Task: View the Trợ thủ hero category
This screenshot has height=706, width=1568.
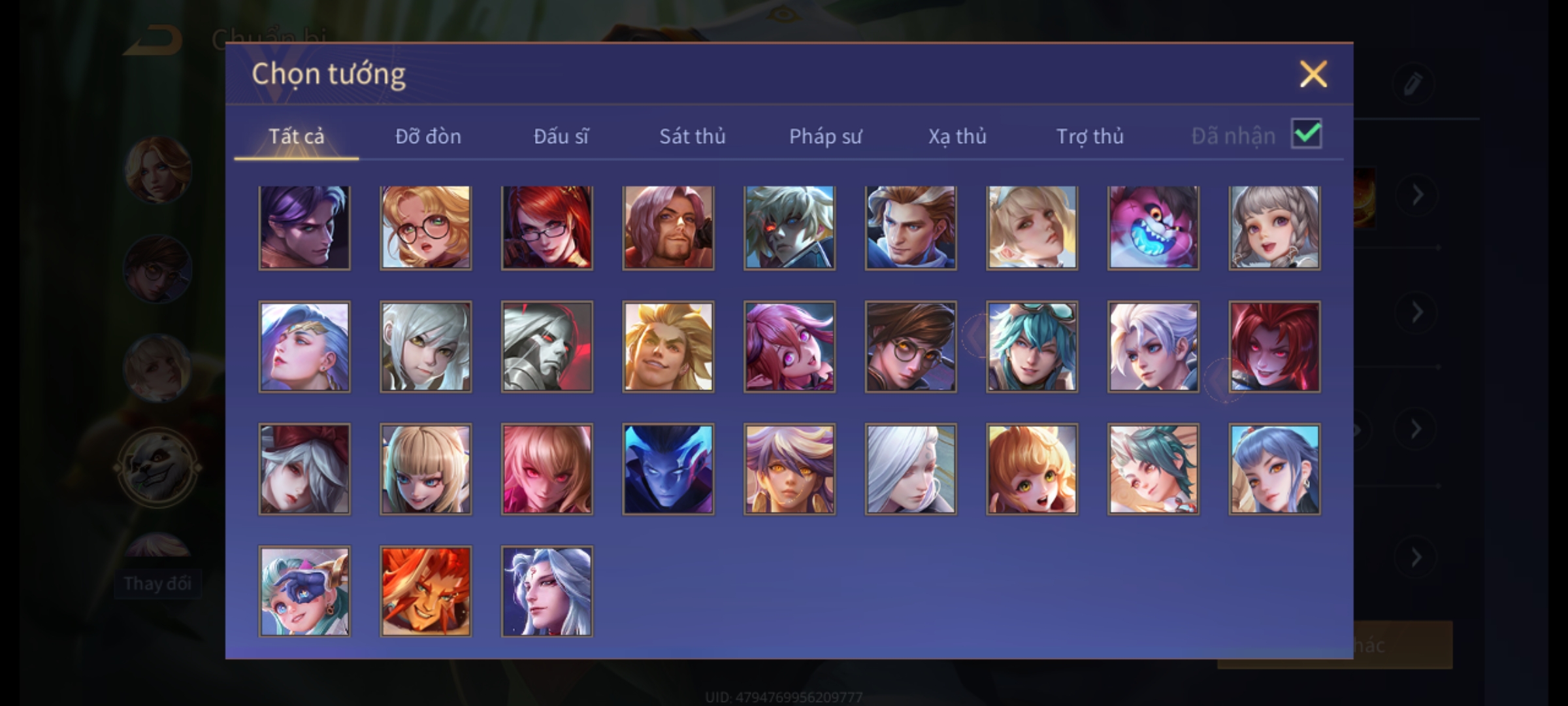Action: (1090, 136)
